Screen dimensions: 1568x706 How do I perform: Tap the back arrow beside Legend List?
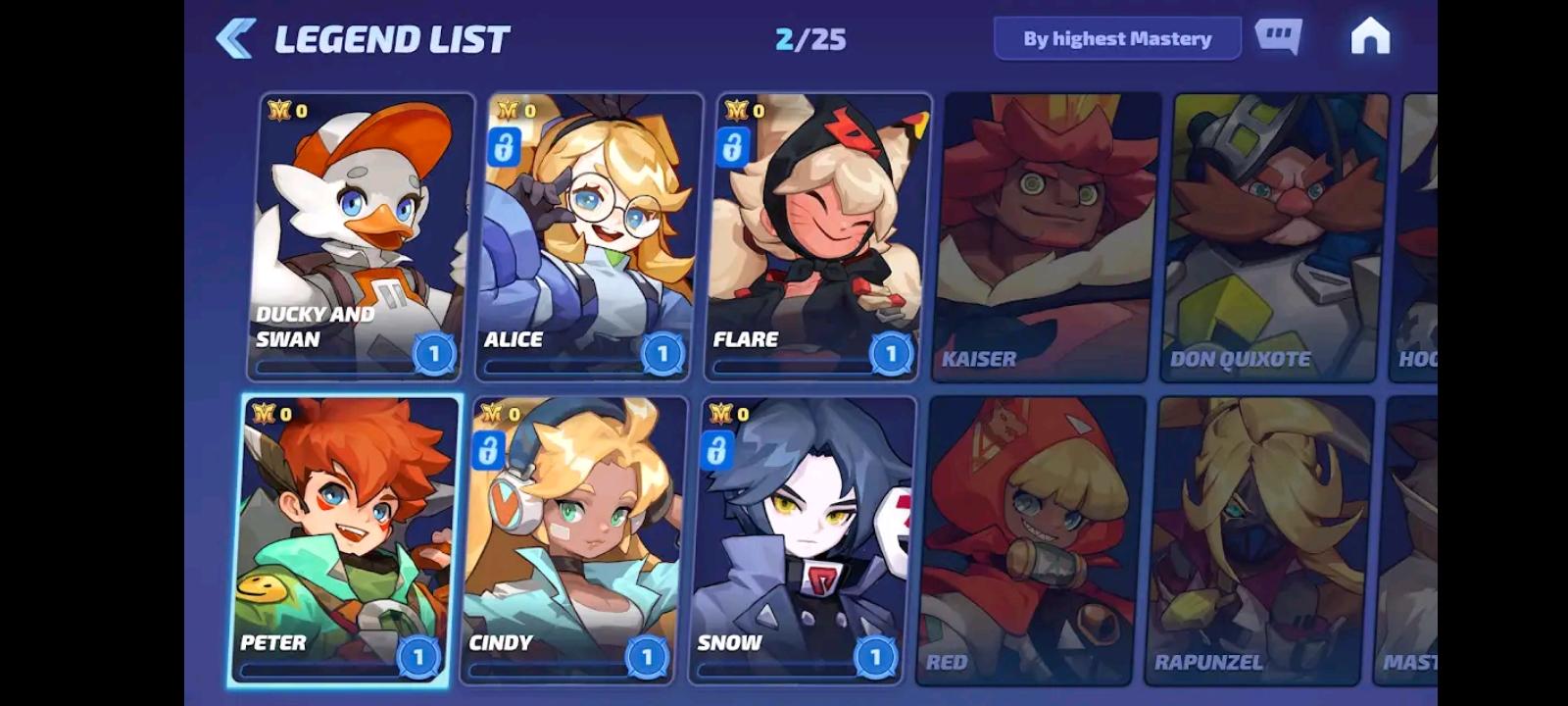point(235,37)
